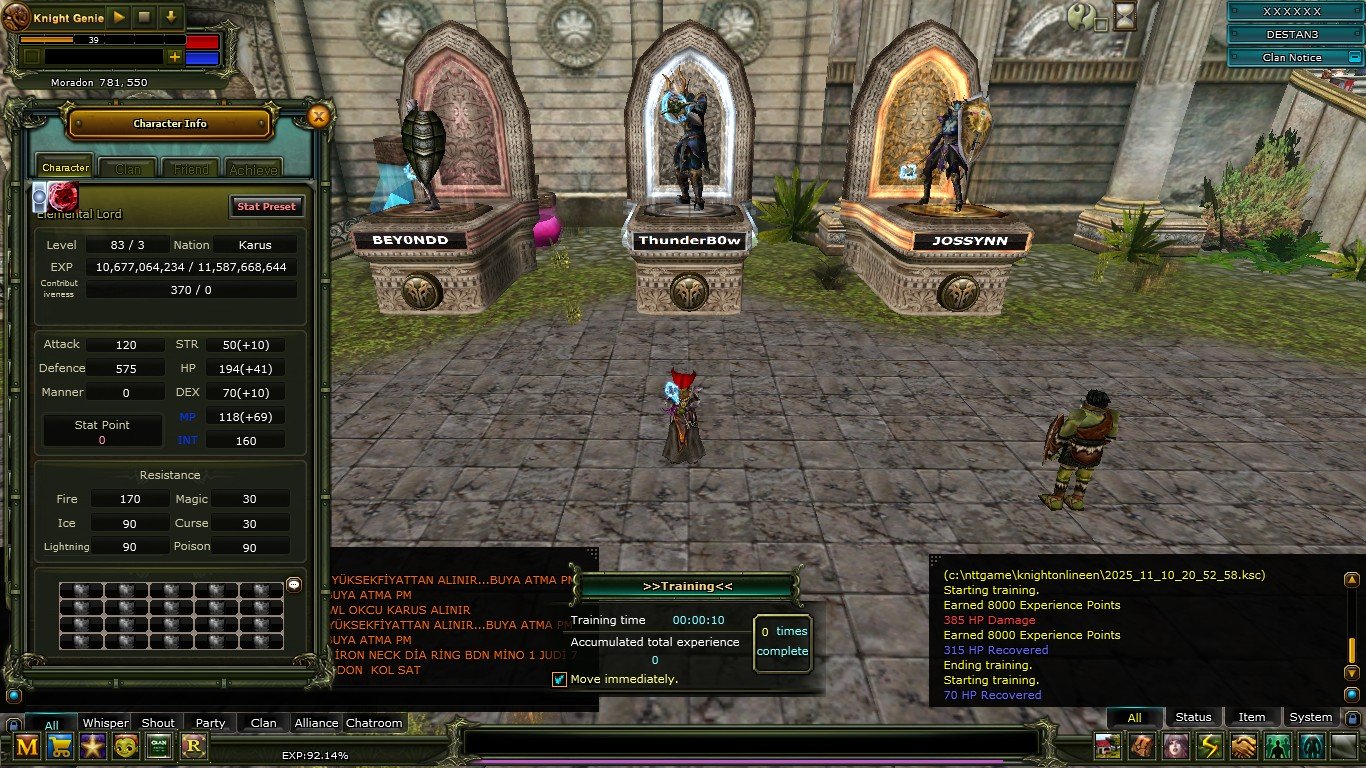1366x768 pixels.
Task: Activate the lightning bolt skill icon
Action: (1209, 746)
